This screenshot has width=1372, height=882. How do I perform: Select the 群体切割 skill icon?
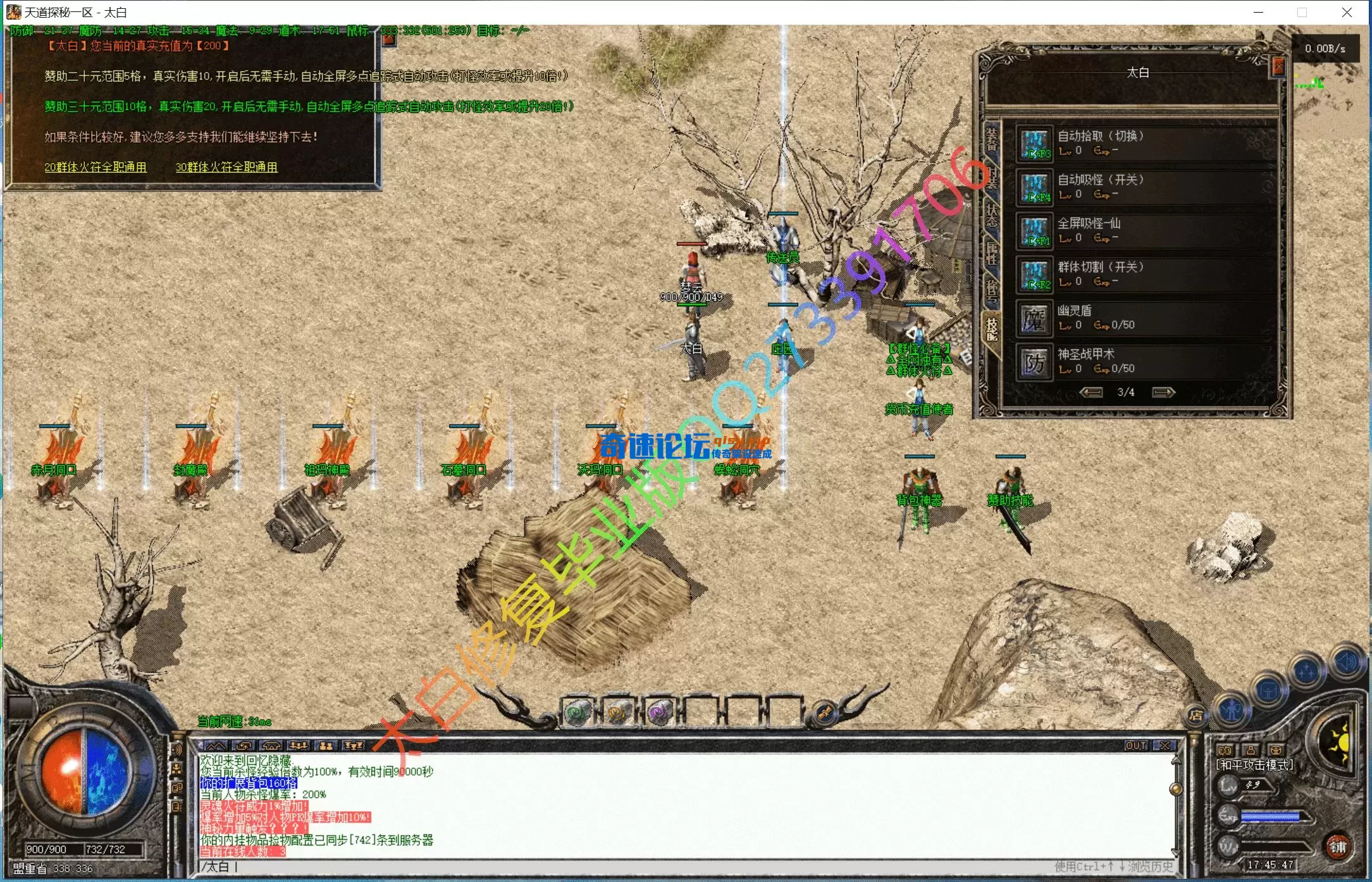(x=1035, y=275)
